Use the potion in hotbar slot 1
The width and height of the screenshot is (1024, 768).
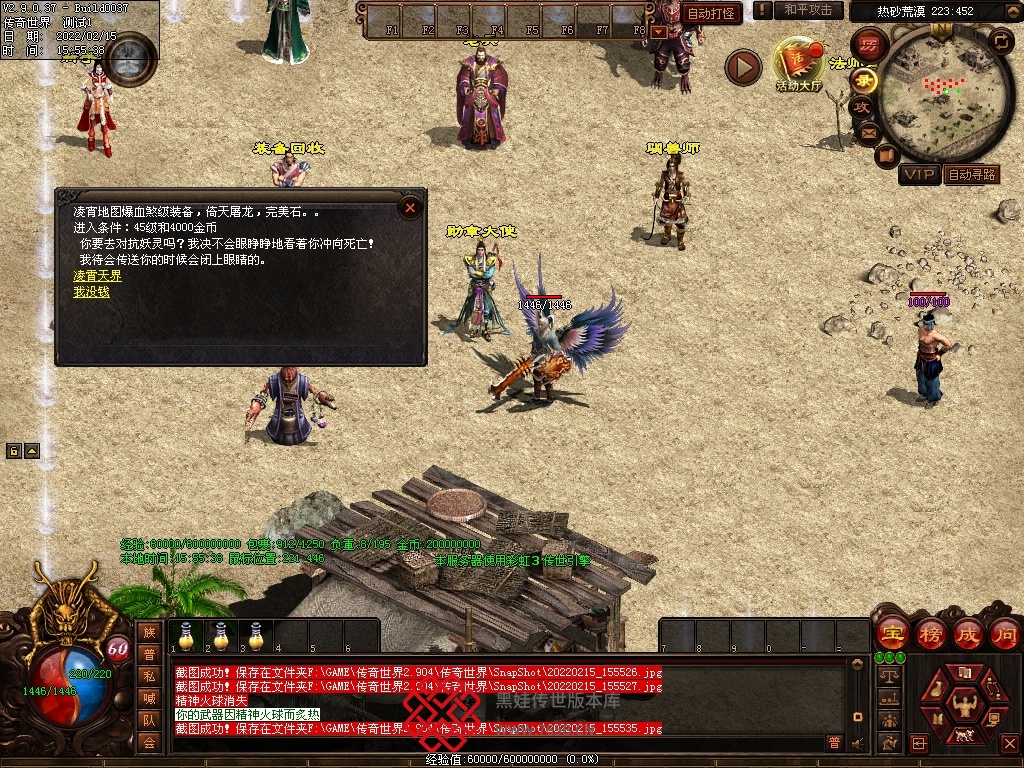(186, 636)
